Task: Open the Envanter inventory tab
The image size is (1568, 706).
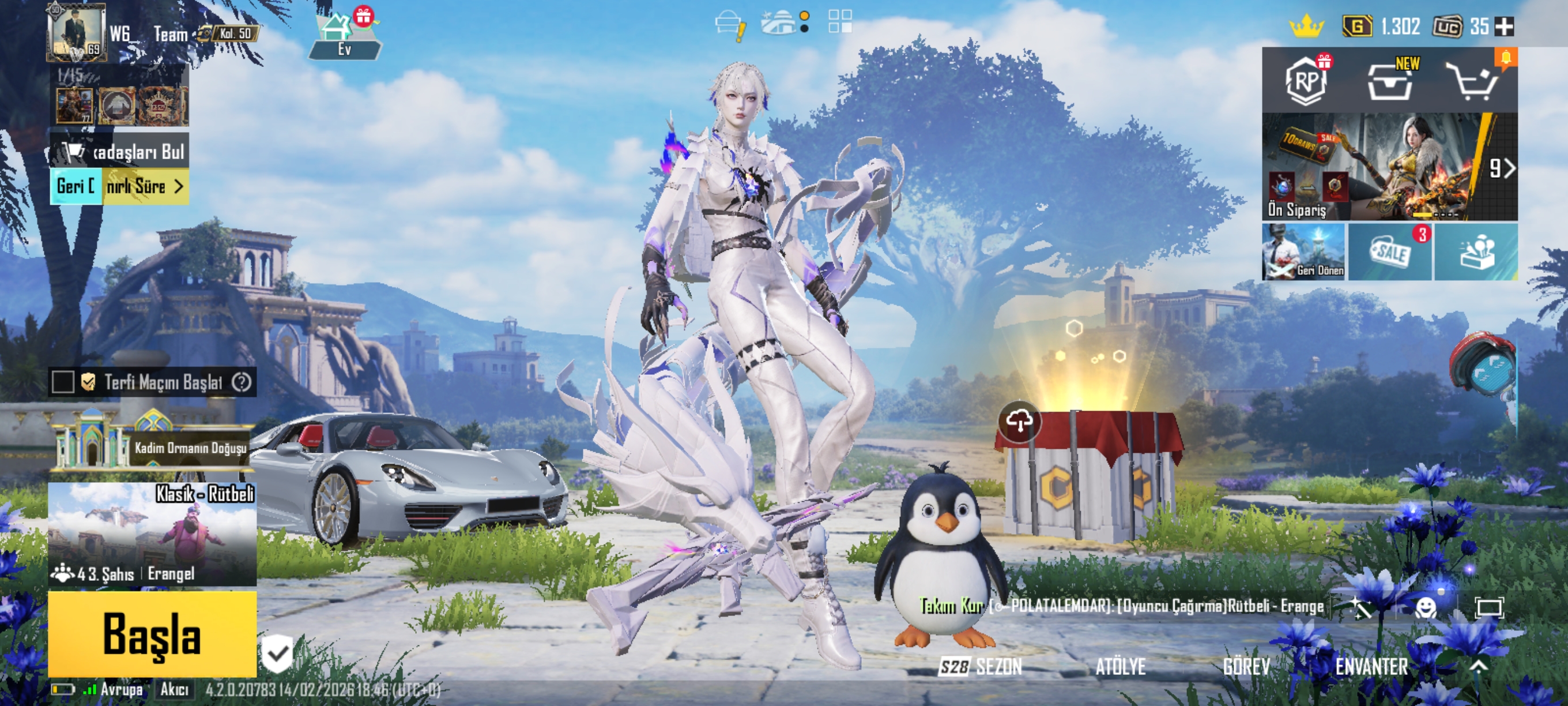Action: tap(1371, 666)
